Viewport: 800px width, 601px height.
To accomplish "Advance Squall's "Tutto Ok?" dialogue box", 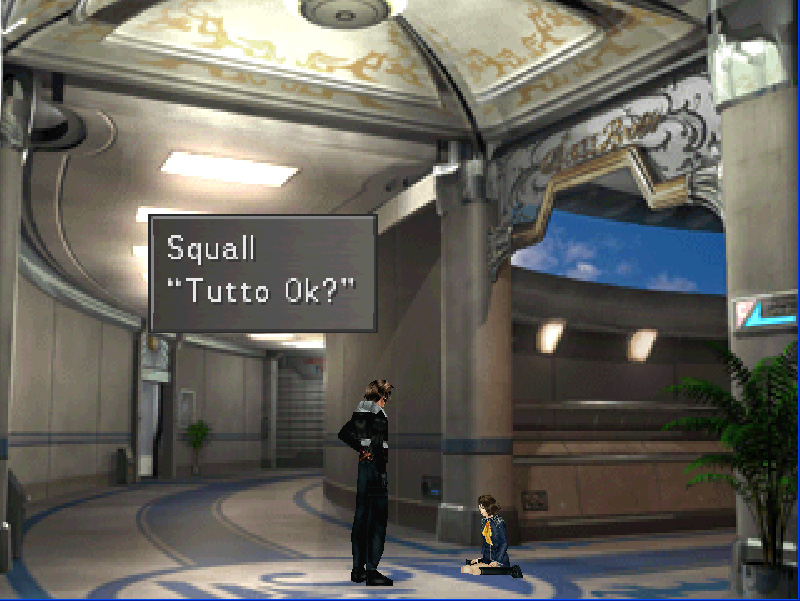I will [262, 272].
